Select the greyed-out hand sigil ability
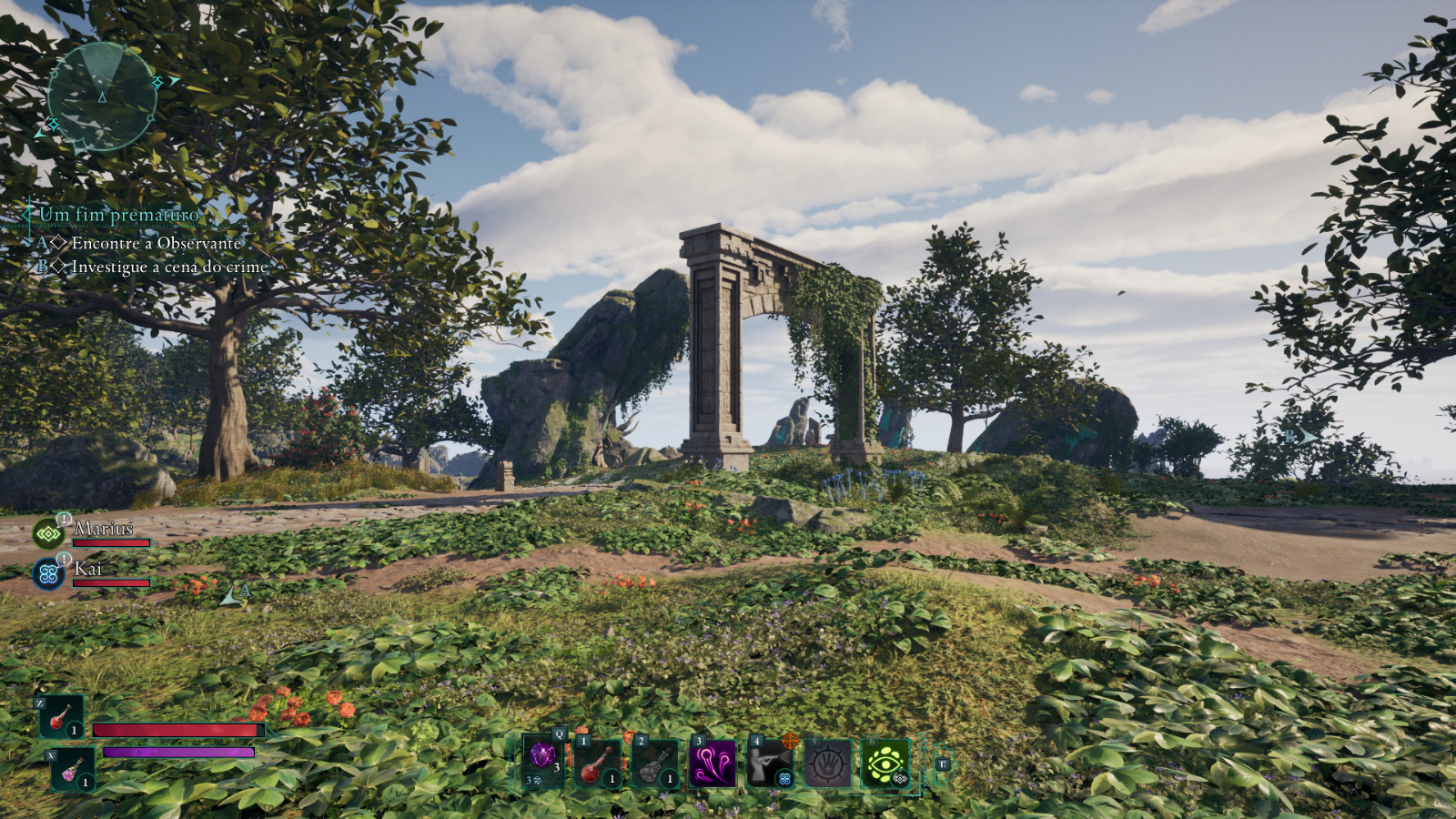 pyautogui.click(x=827, y=763)
